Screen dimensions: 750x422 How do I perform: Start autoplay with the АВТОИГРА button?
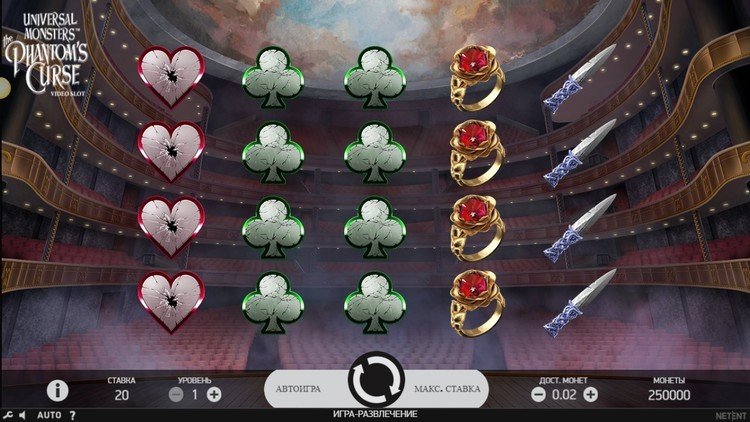point(307,388)
